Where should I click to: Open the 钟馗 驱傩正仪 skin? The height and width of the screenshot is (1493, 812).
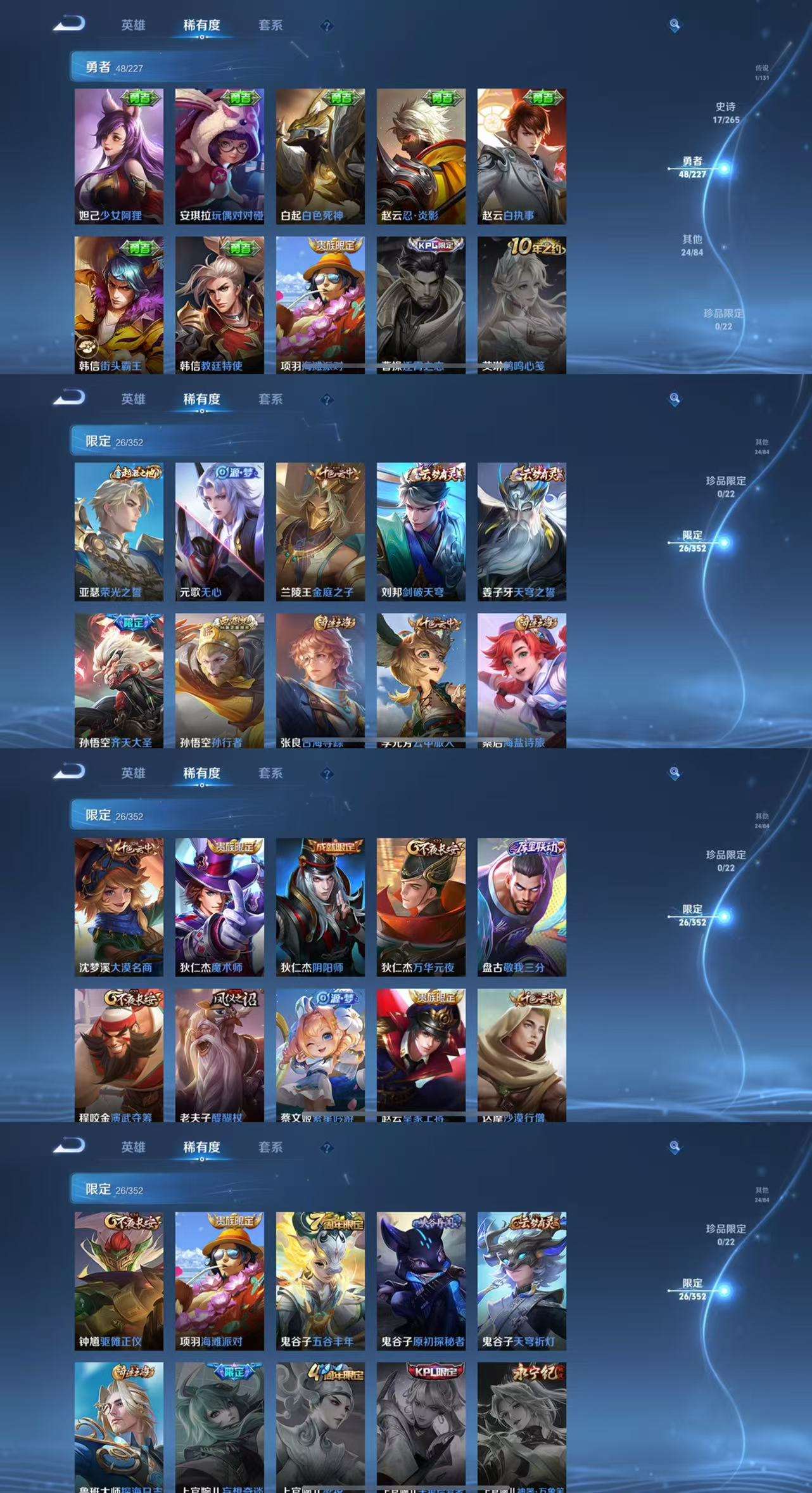click(x=118, y=1280)
